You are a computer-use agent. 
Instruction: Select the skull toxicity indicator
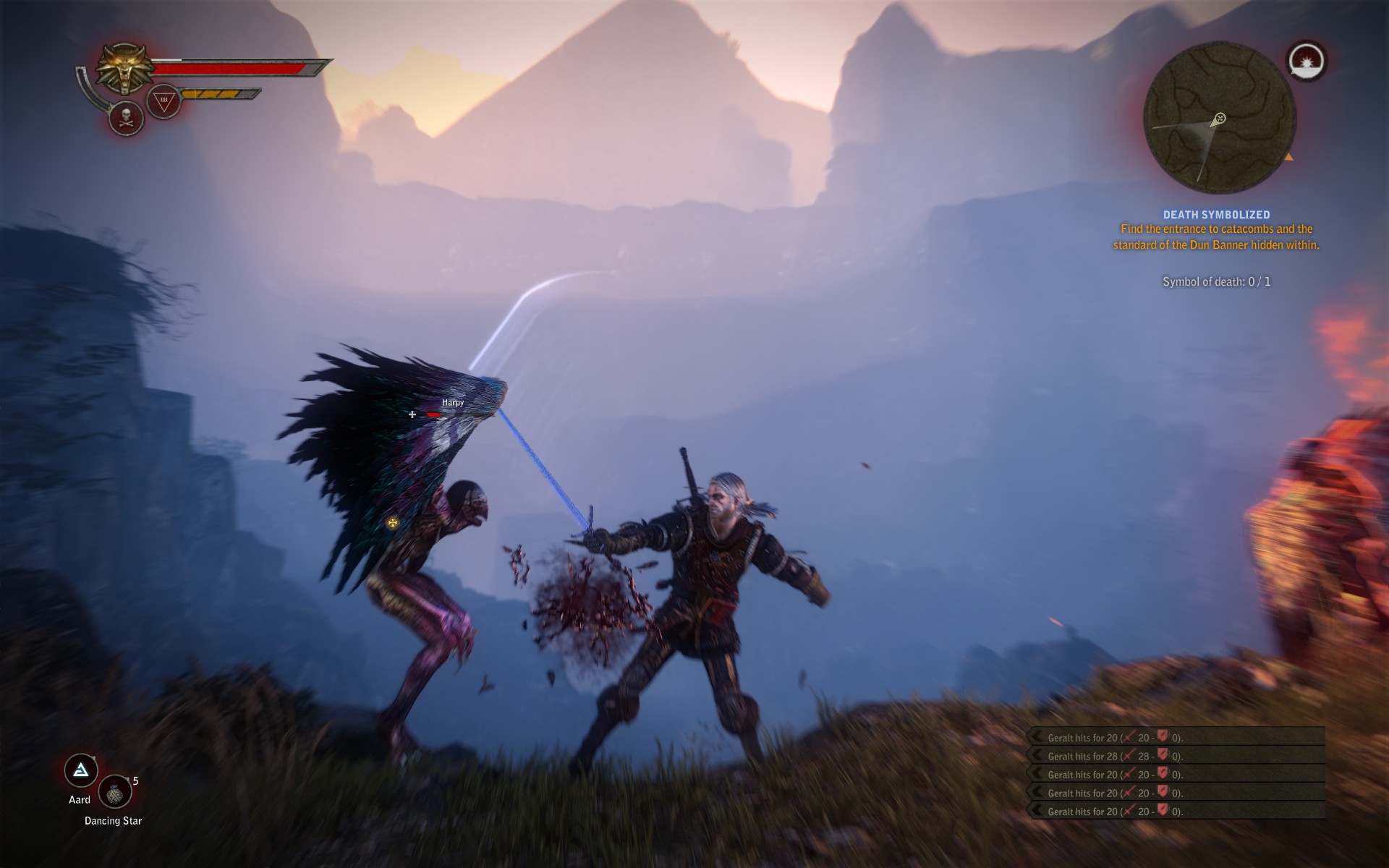tap(126, 118)
